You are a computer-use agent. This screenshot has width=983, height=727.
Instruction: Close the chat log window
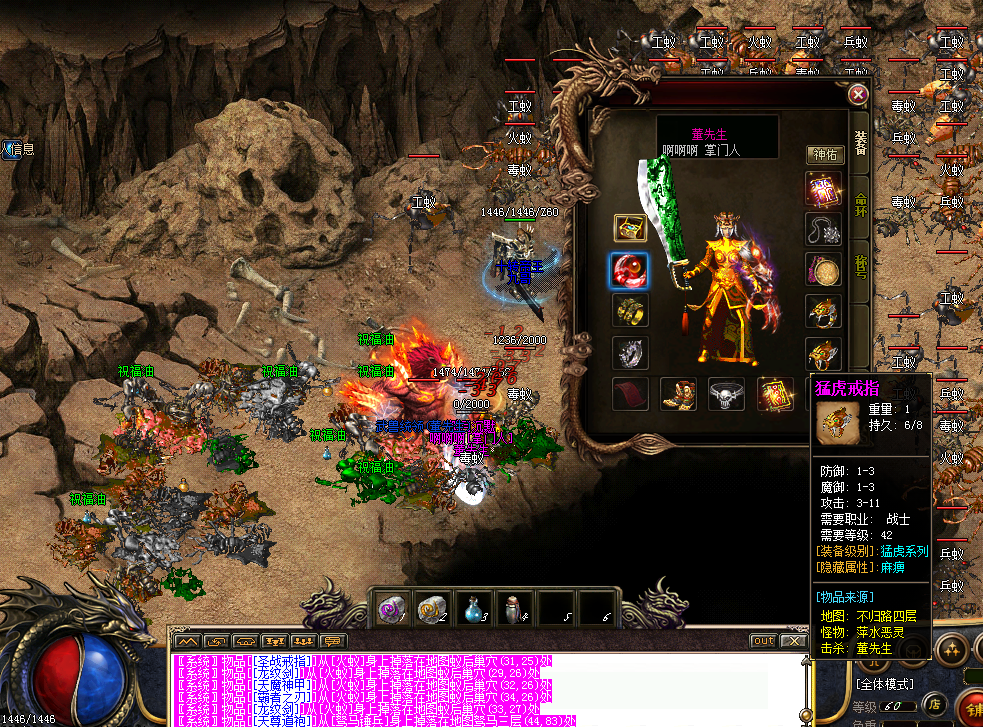tap(793, 641)
